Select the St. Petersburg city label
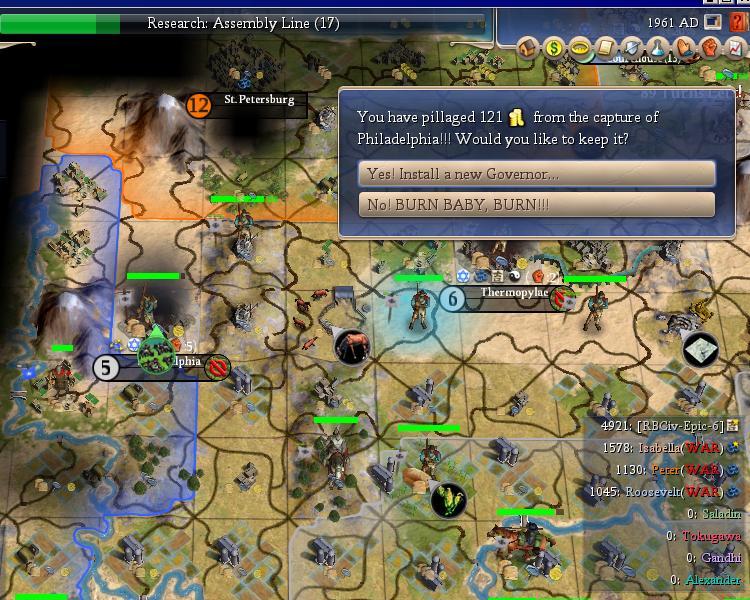The image size is (750, 600). tap(259, 100)
